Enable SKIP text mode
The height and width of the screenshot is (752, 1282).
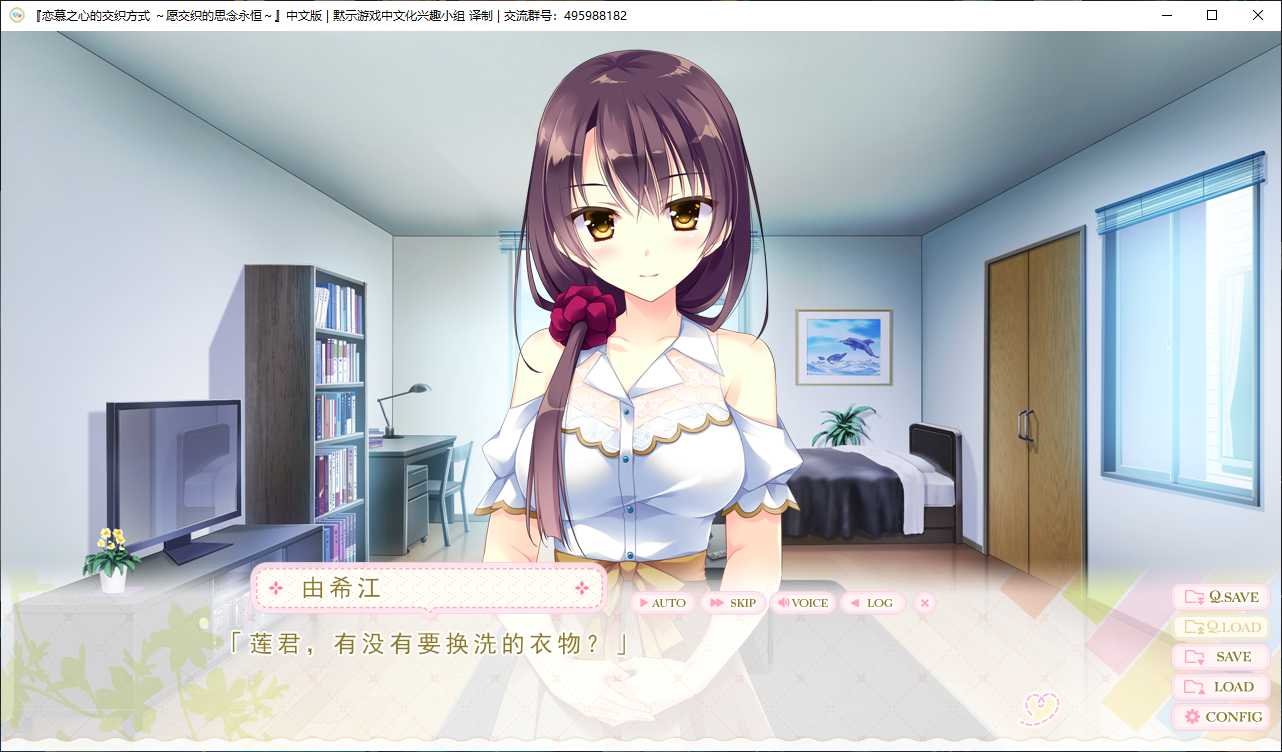point(733,603)
